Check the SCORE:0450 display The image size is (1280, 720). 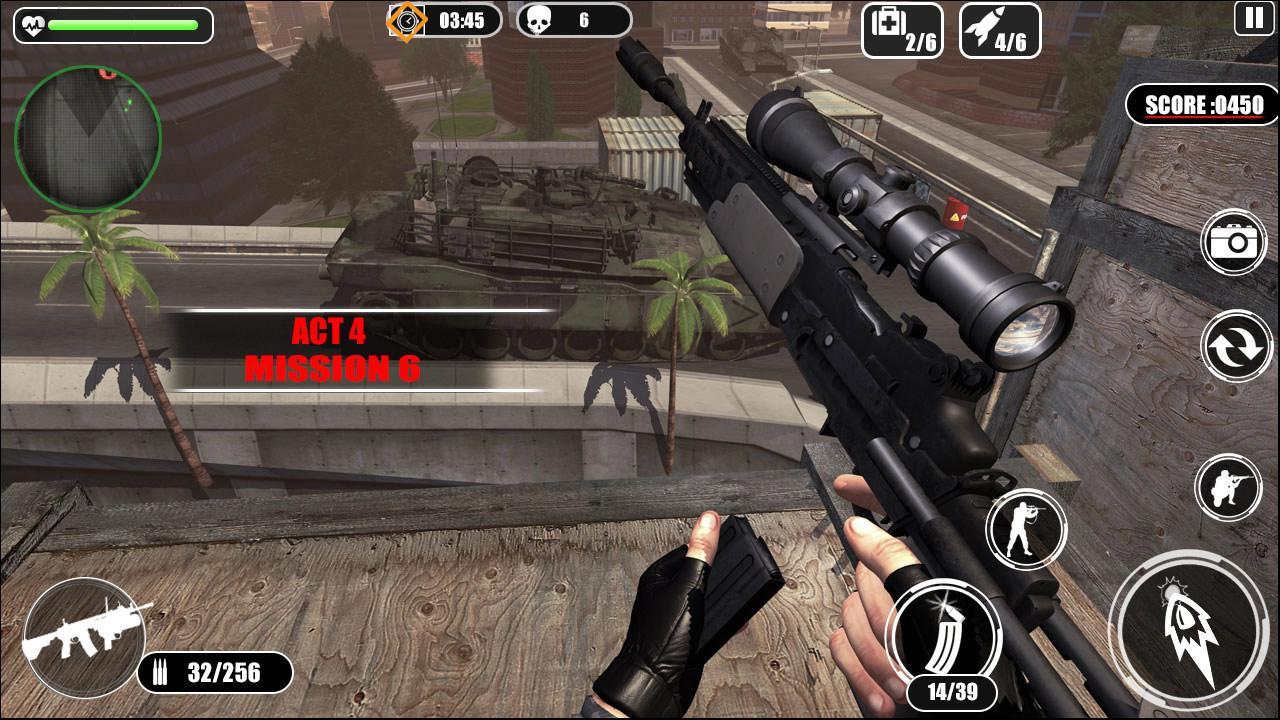click(x=1200, y=105)
